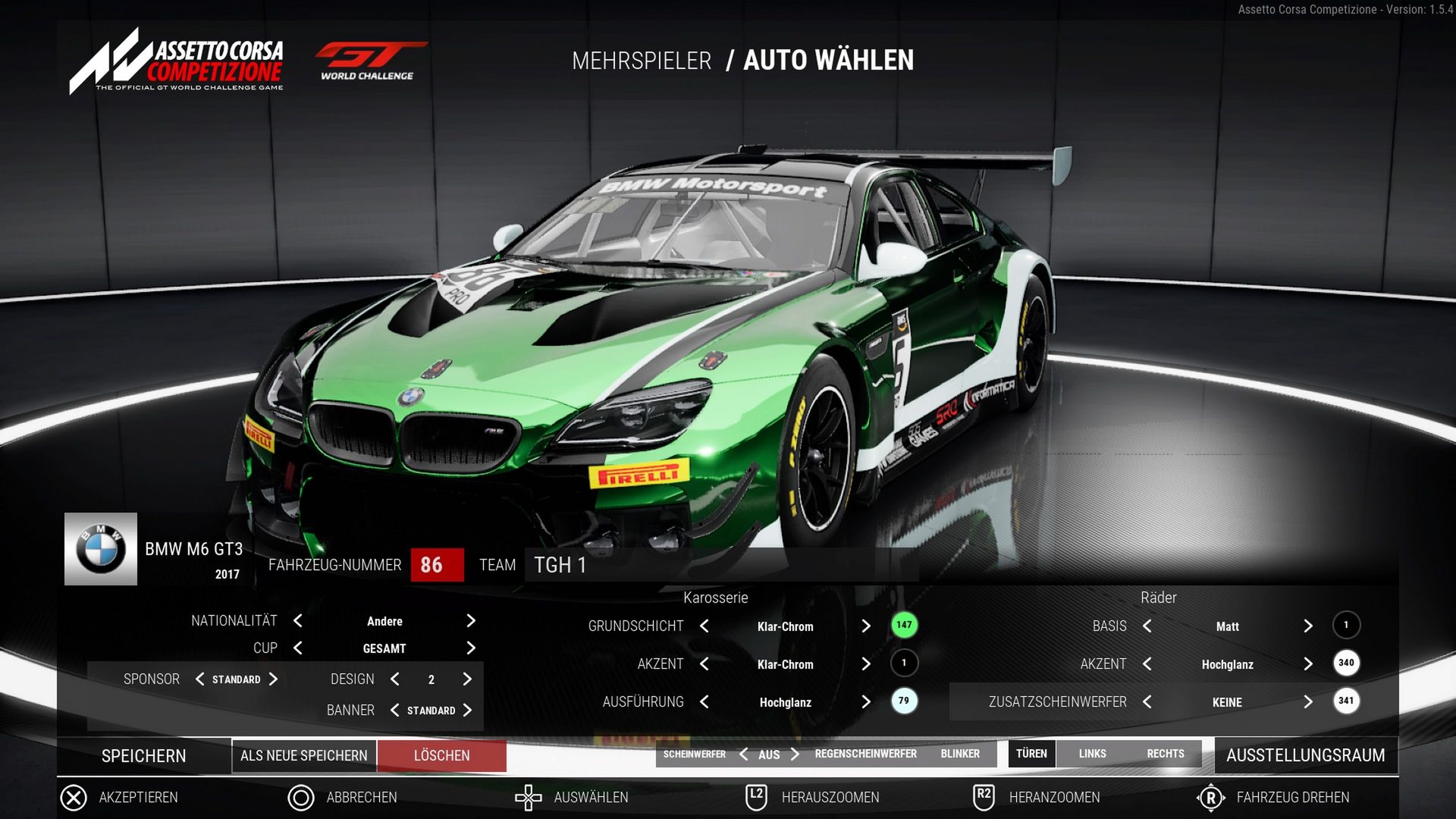The height and width of the screenshot is (819, 1456).
Task: Change Banner to next option
Action: pos(467,711)
